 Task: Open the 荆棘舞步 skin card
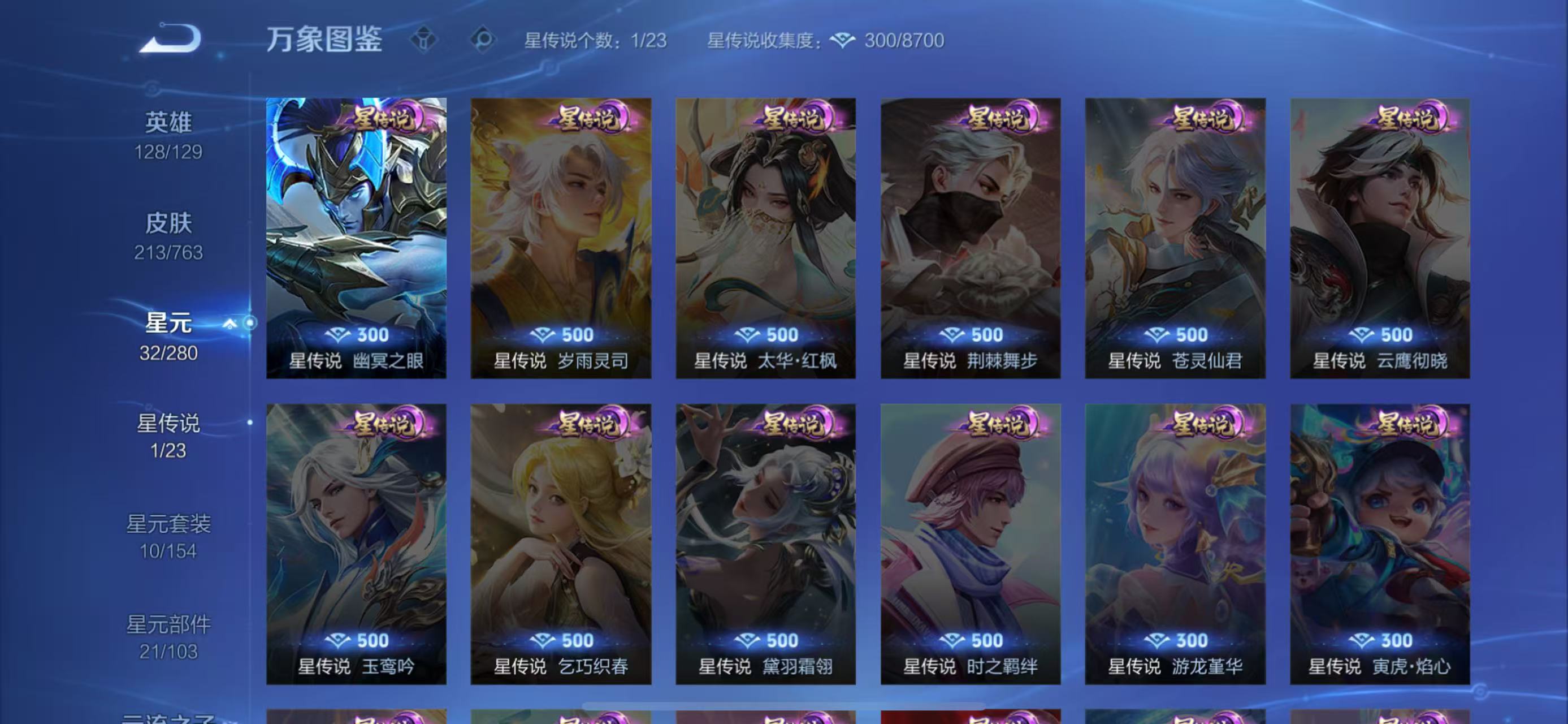point(971,238)
